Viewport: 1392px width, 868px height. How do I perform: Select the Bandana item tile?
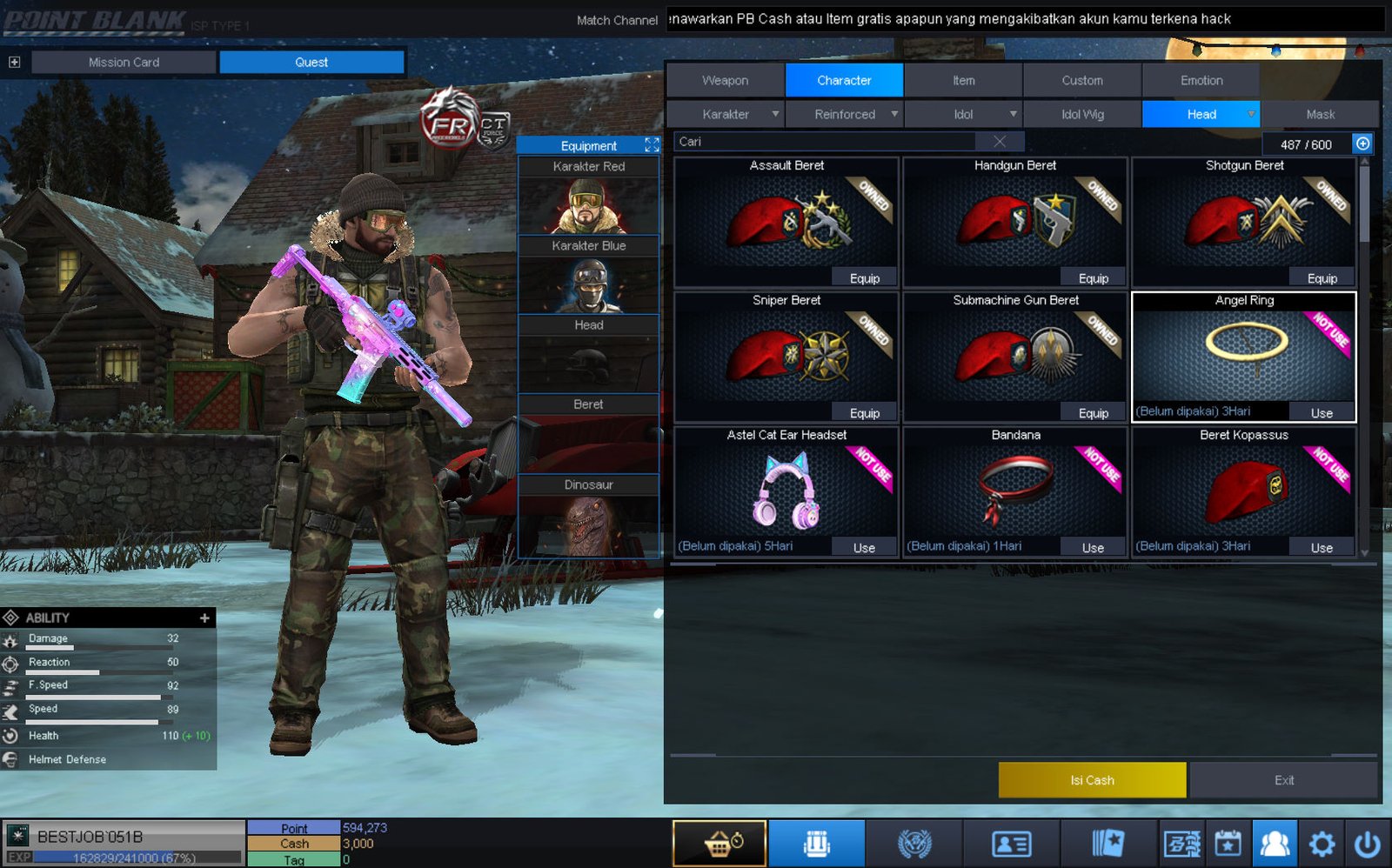tap(1015, 487)
